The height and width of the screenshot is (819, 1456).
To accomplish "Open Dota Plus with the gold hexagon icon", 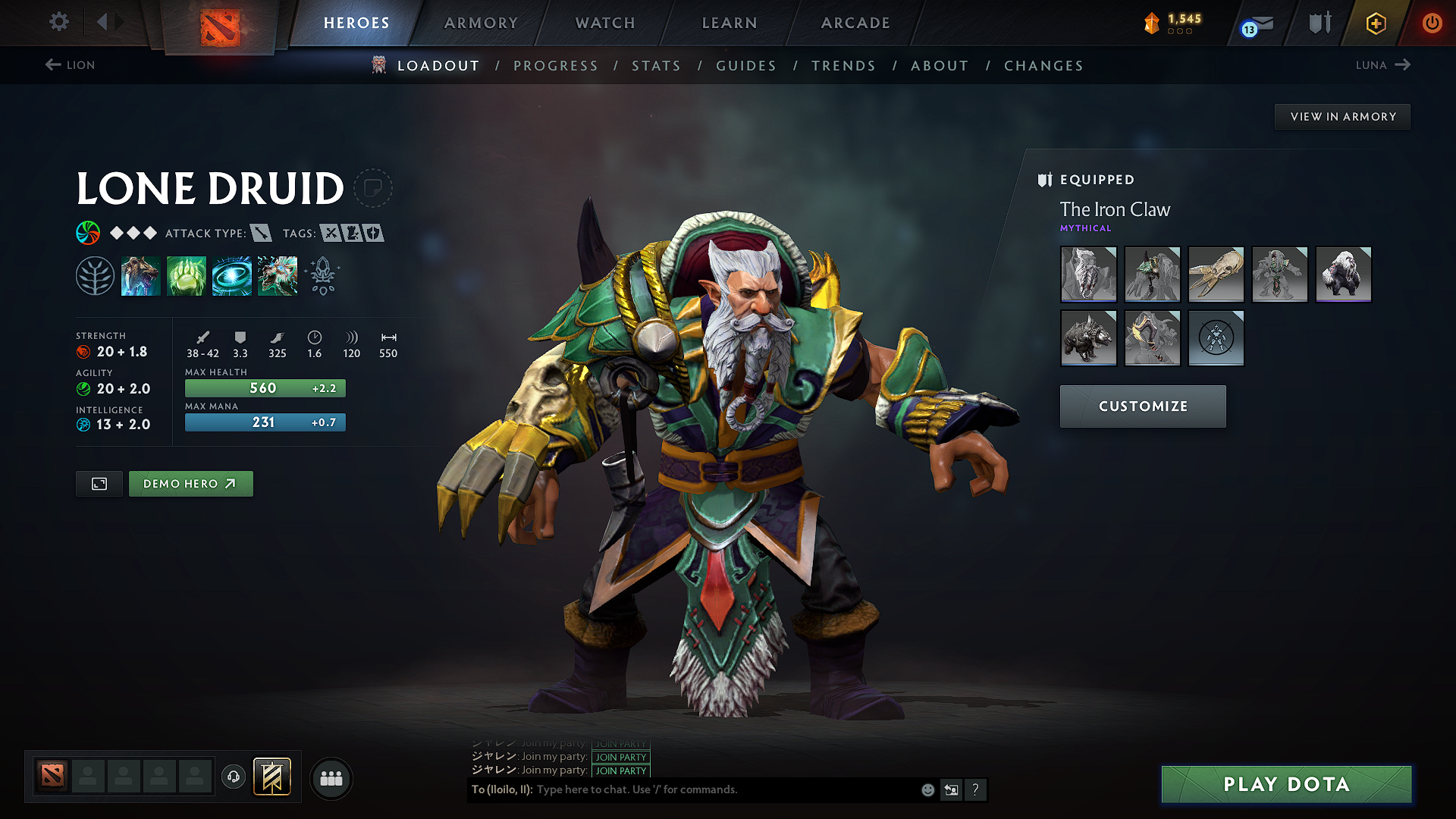I will pos(1375,23).
